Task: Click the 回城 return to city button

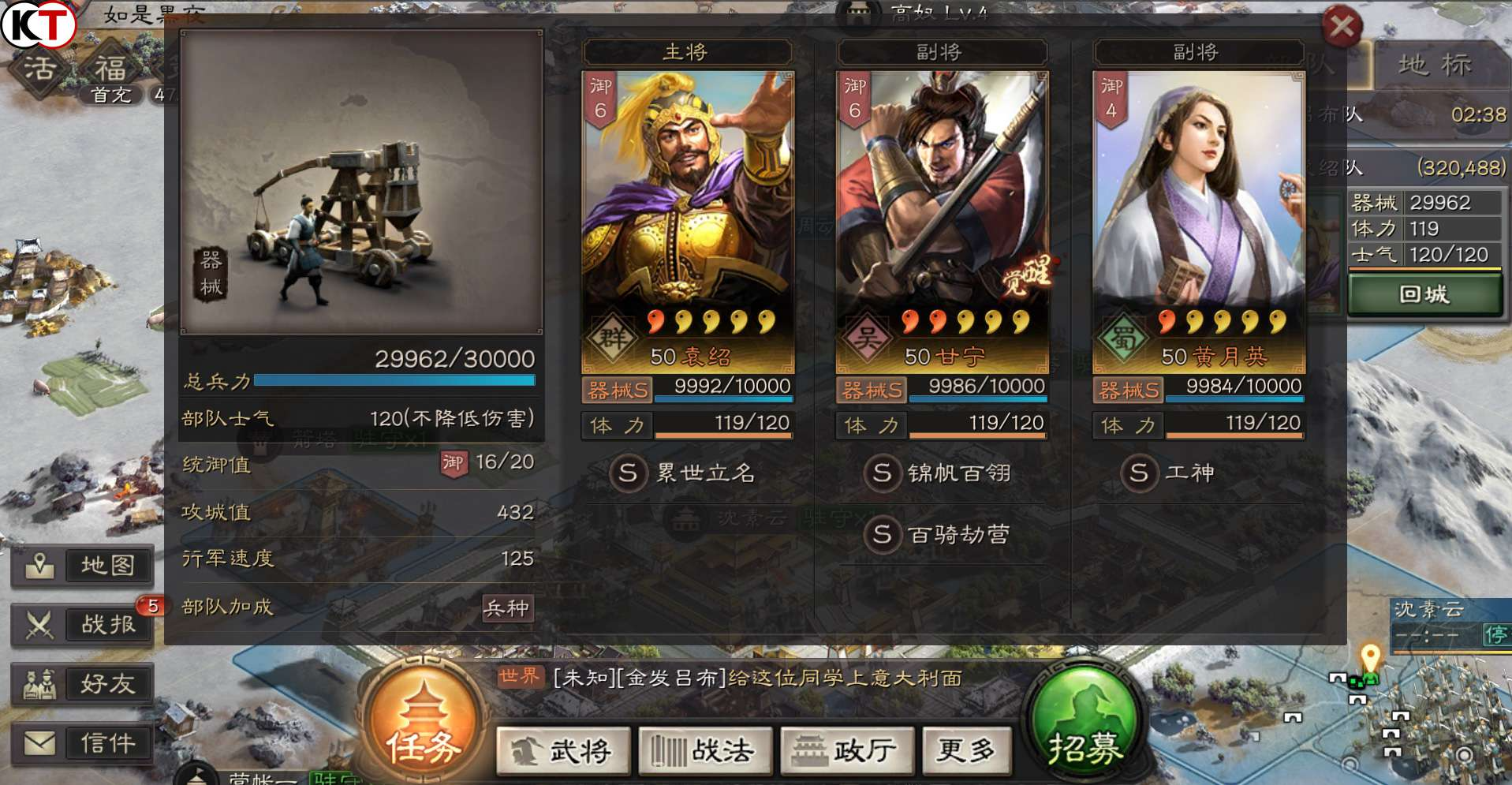Action: (1424, 295)
